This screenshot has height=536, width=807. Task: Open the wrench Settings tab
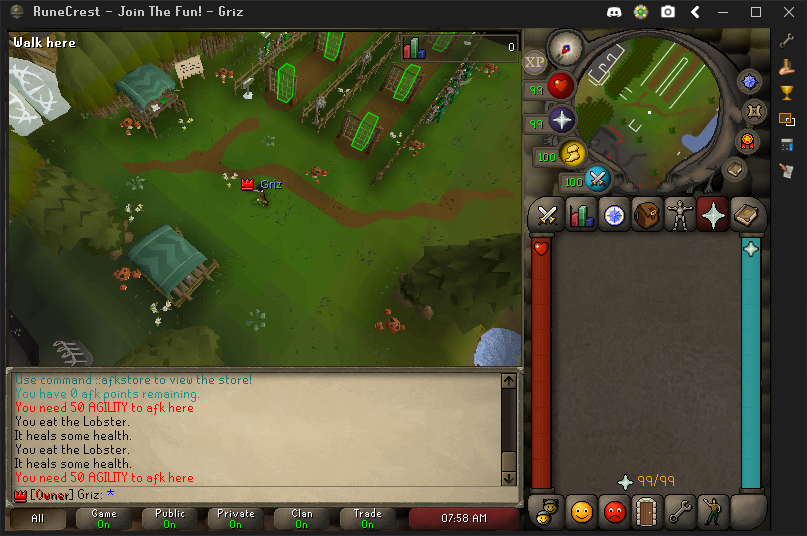click(x=681, y=512)
